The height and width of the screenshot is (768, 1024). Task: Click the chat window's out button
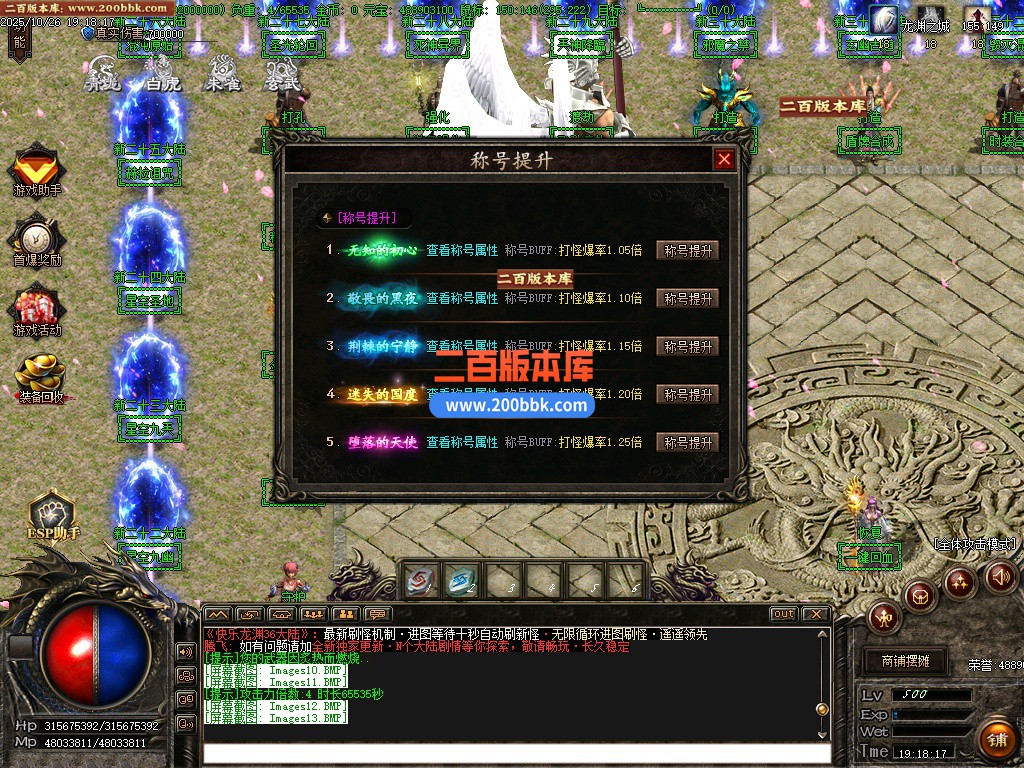(783, 614)
